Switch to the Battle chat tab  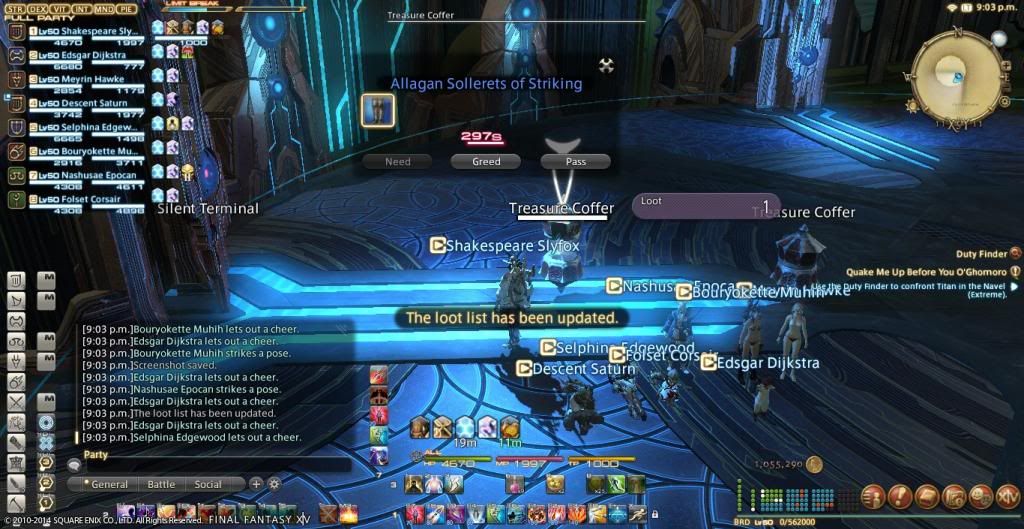(x=161, y=484)
